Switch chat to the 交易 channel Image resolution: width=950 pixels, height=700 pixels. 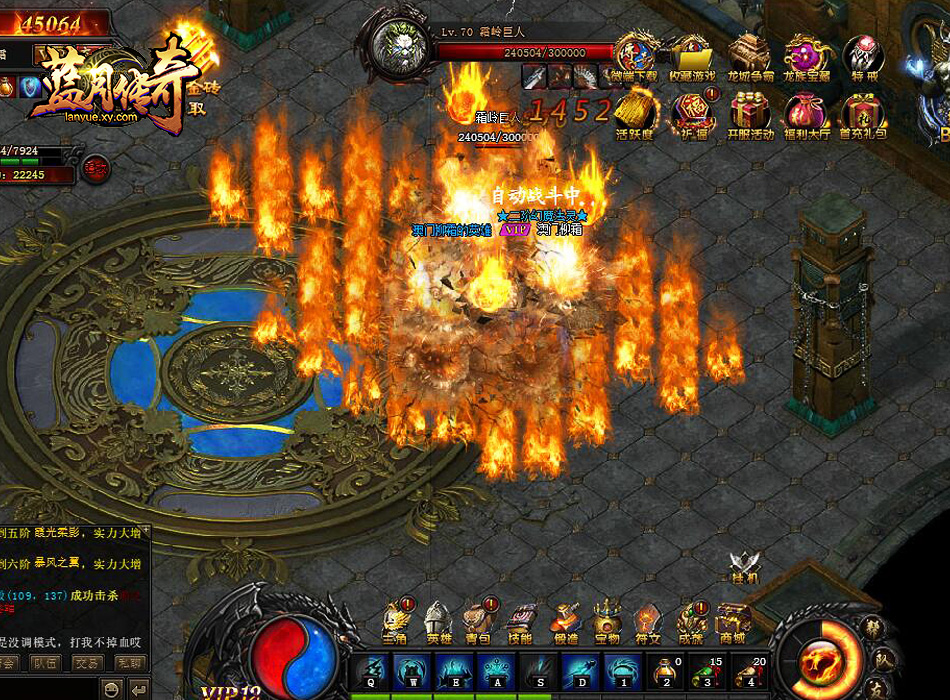88,662
